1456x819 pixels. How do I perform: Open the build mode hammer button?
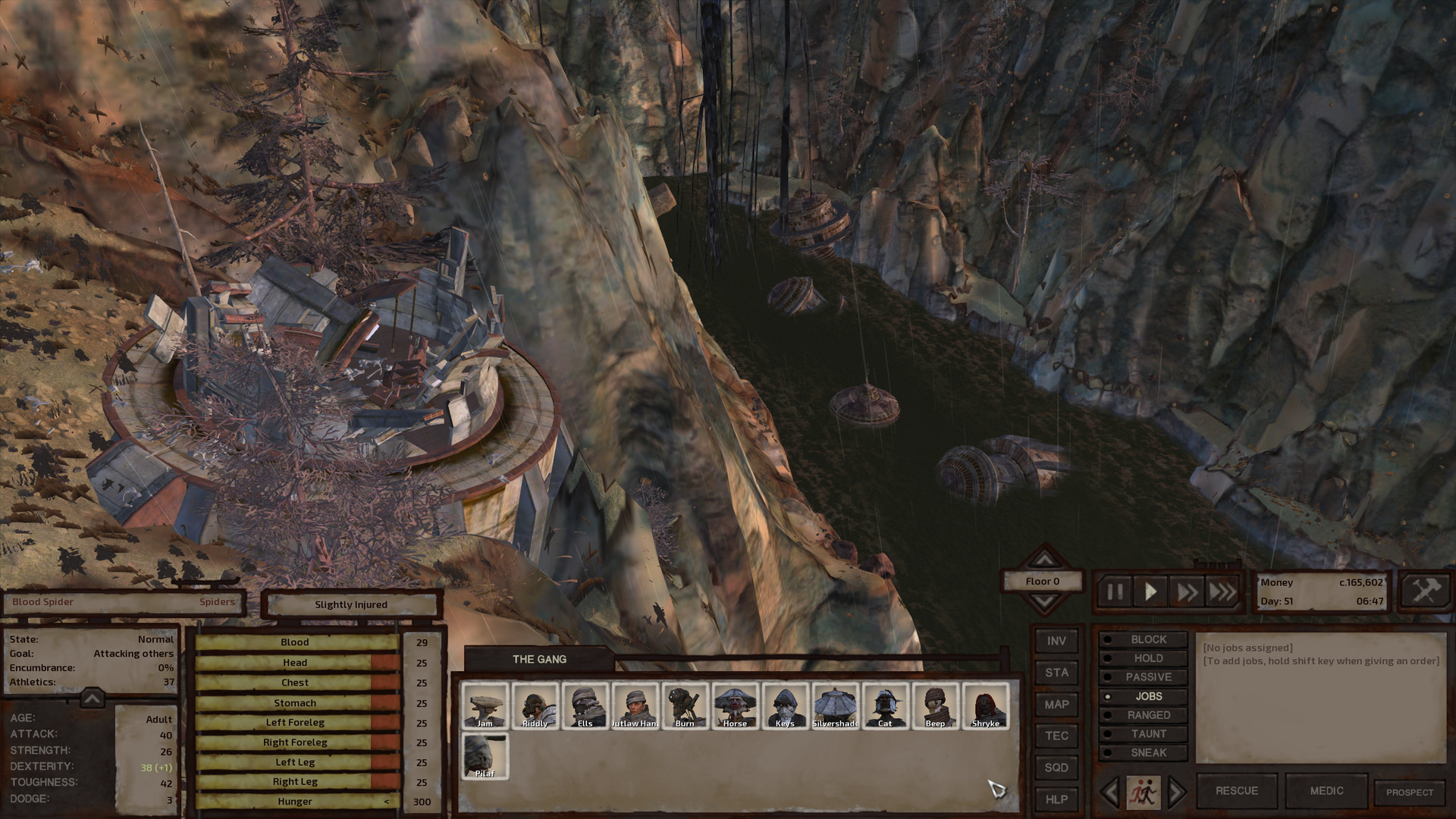(x=1425, y=591)
